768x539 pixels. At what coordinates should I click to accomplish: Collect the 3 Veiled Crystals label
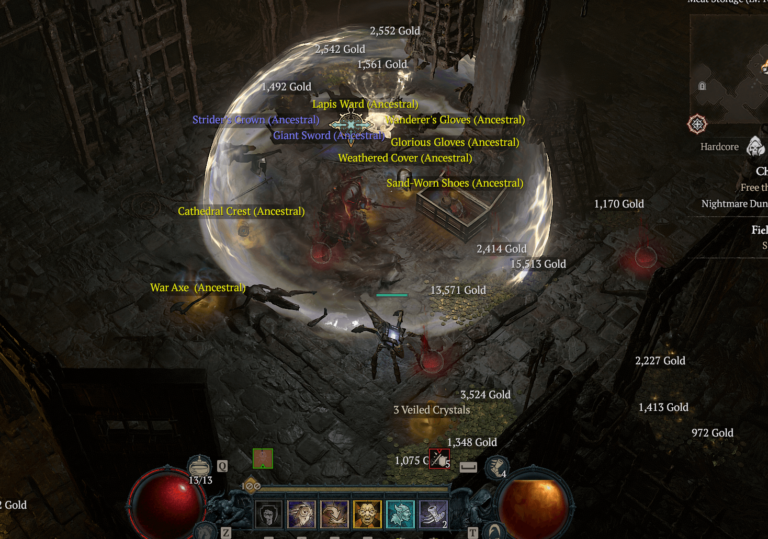[431, 410]
